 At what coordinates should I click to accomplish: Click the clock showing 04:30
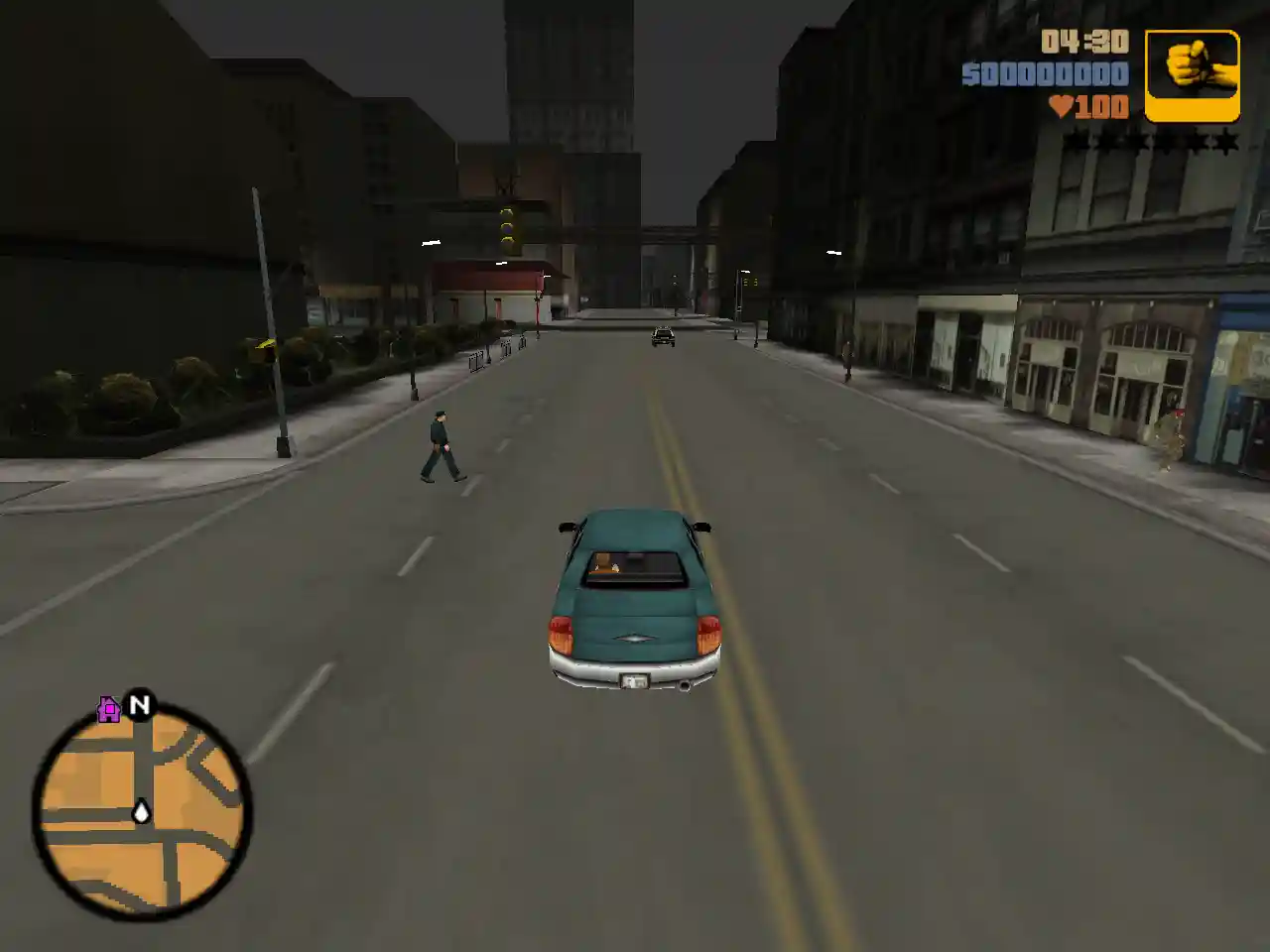(1084, 44)
